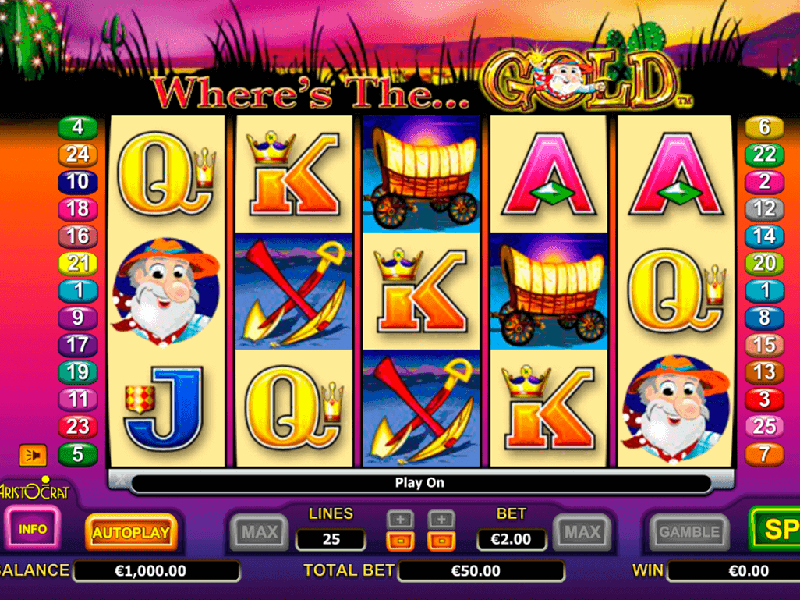Toggle the yellow sound icon
The height and width of the screenshot is (600, 800).
[33, 455]
